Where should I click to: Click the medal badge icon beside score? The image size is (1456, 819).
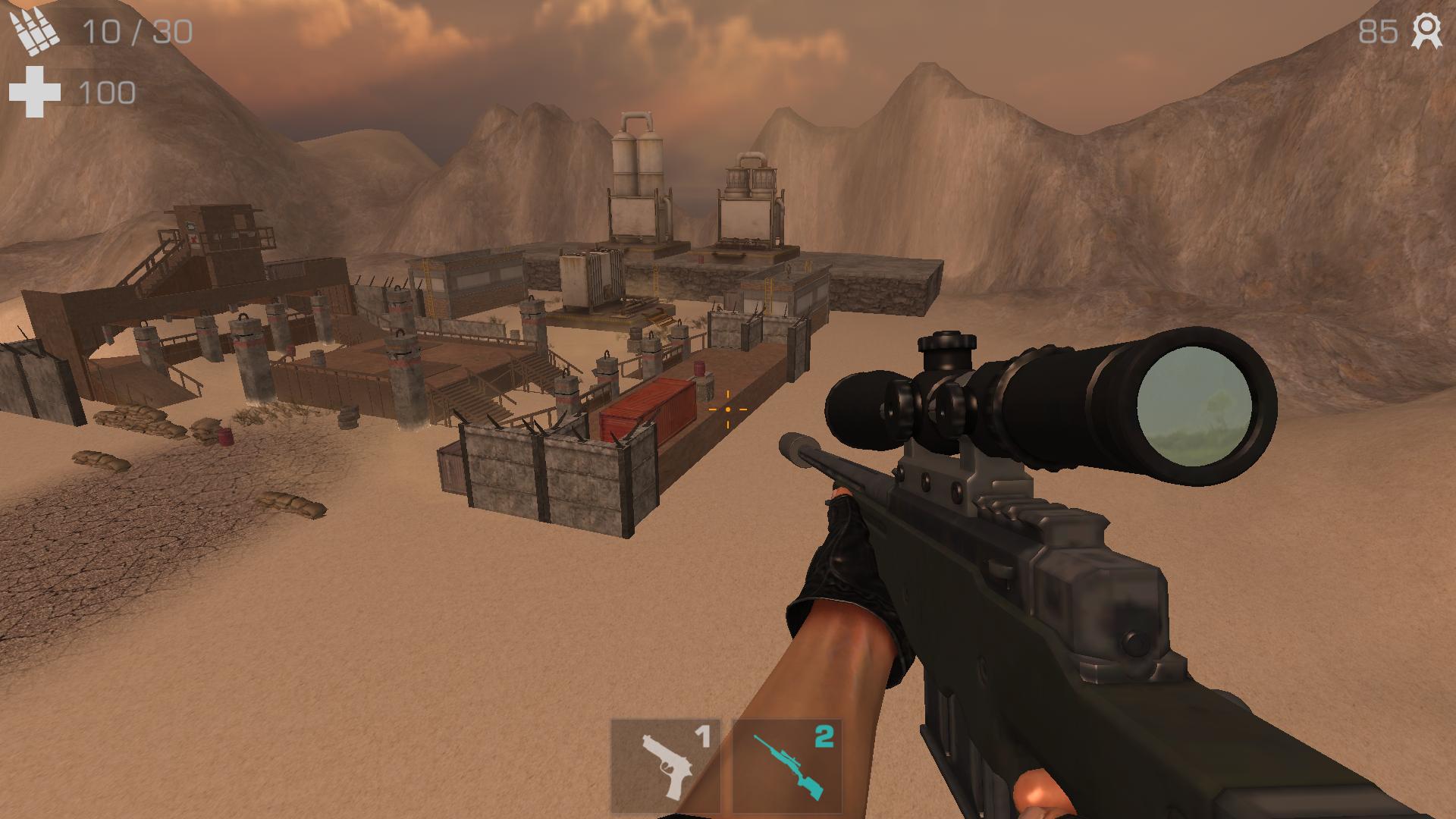[1427, 32]
